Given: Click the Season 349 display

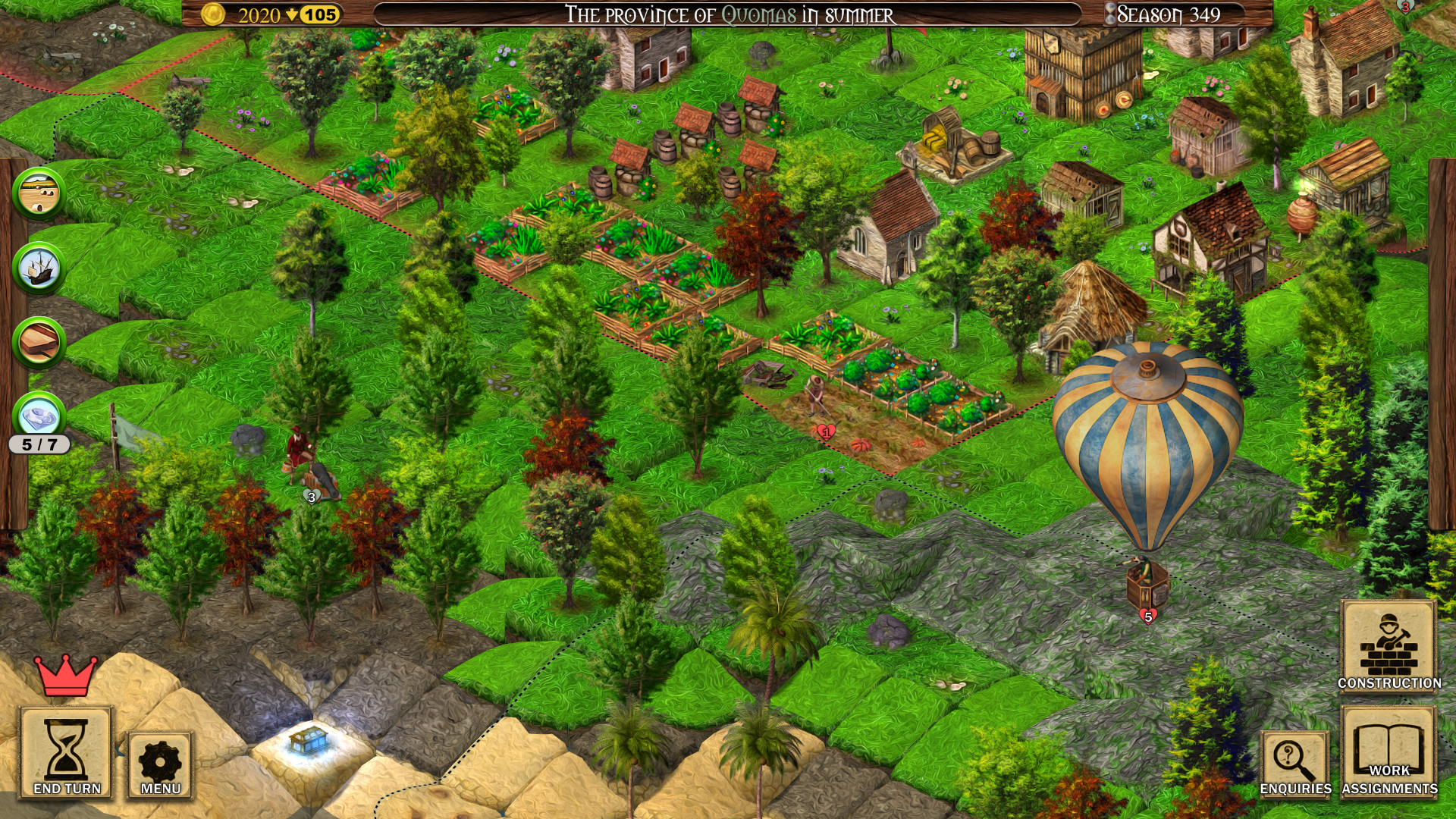Looking at the screenshot, I should [1172, 13].
